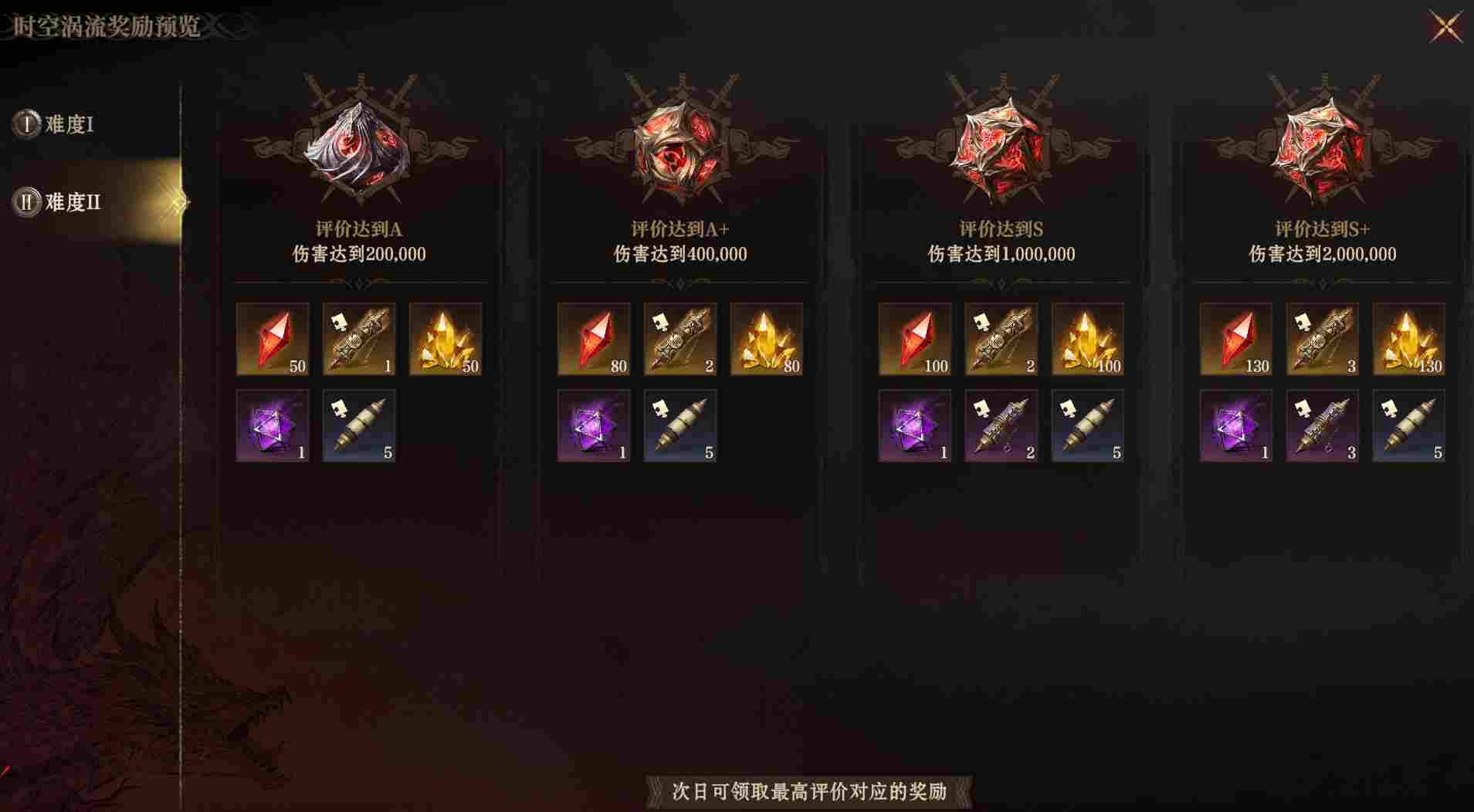The image size is (1474, 812).
Task: Select the red crystal reward in rank A column
Action: (273, 340)
